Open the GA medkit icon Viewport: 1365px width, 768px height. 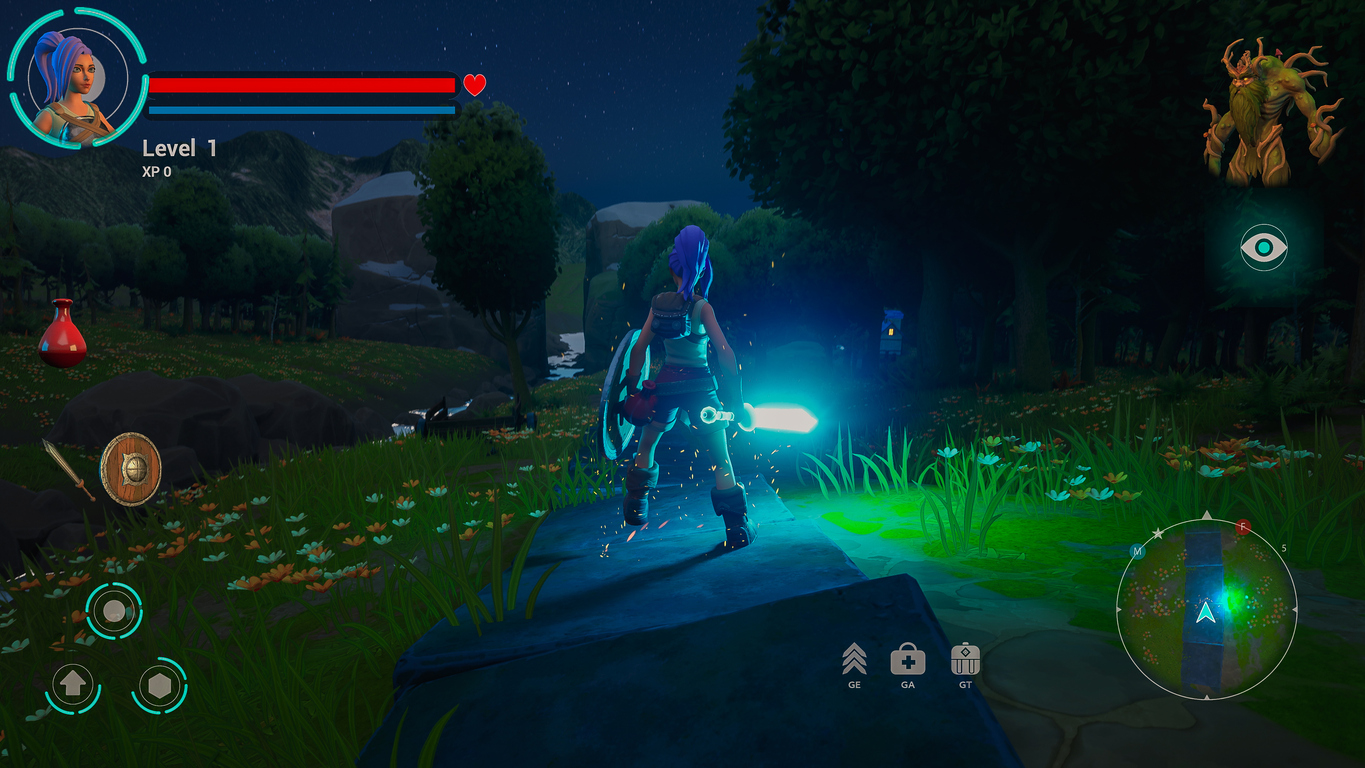point(907,660)
